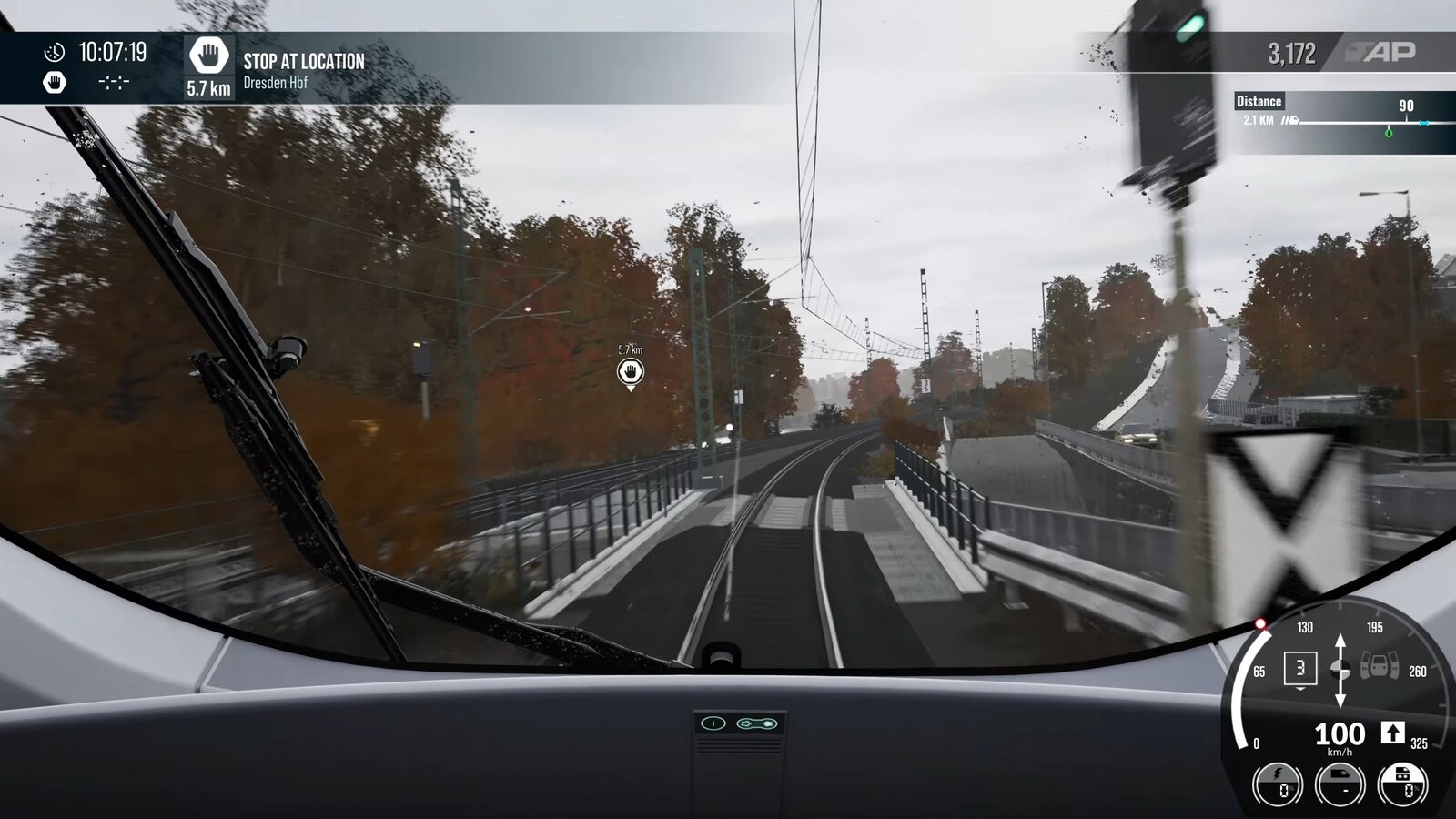Click the AP logo in the score bar
Image resolution: width=1456 pixels, height=819 pixels.
coord(1382,53)
